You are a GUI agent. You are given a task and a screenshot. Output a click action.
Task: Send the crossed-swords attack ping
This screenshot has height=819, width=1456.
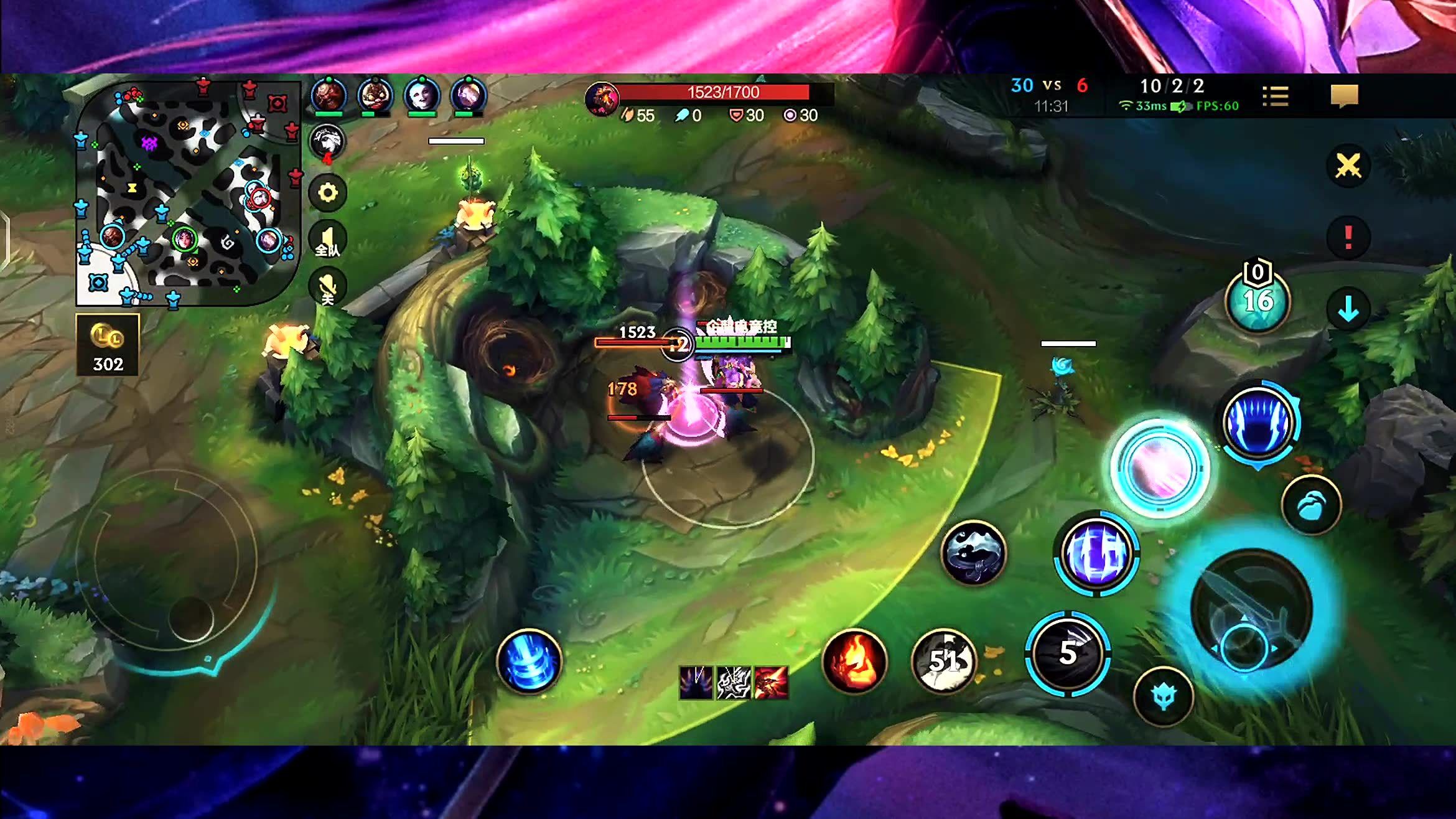coord(1348,166)
